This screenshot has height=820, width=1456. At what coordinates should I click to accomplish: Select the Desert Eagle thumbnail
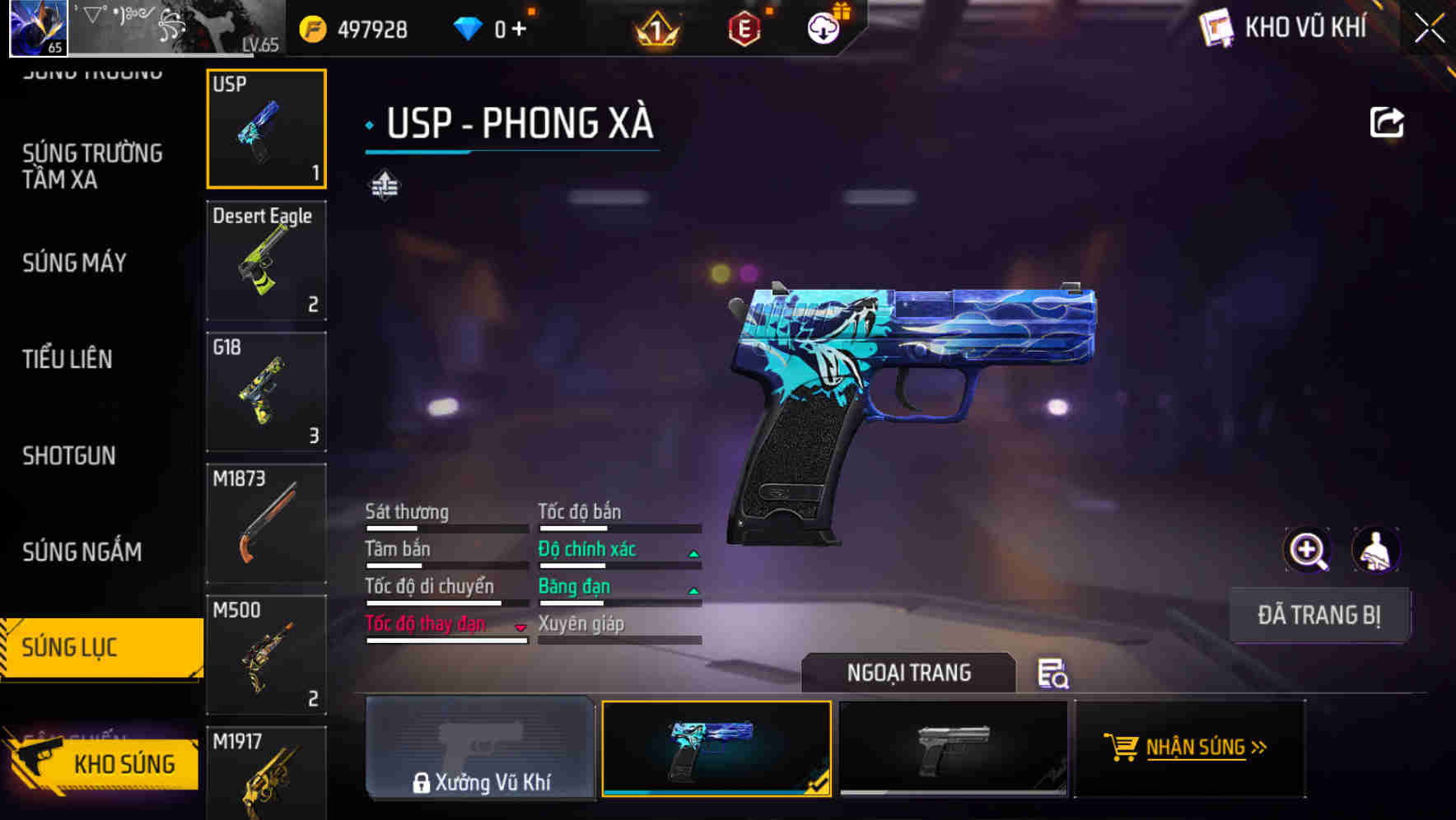(266, 260)
